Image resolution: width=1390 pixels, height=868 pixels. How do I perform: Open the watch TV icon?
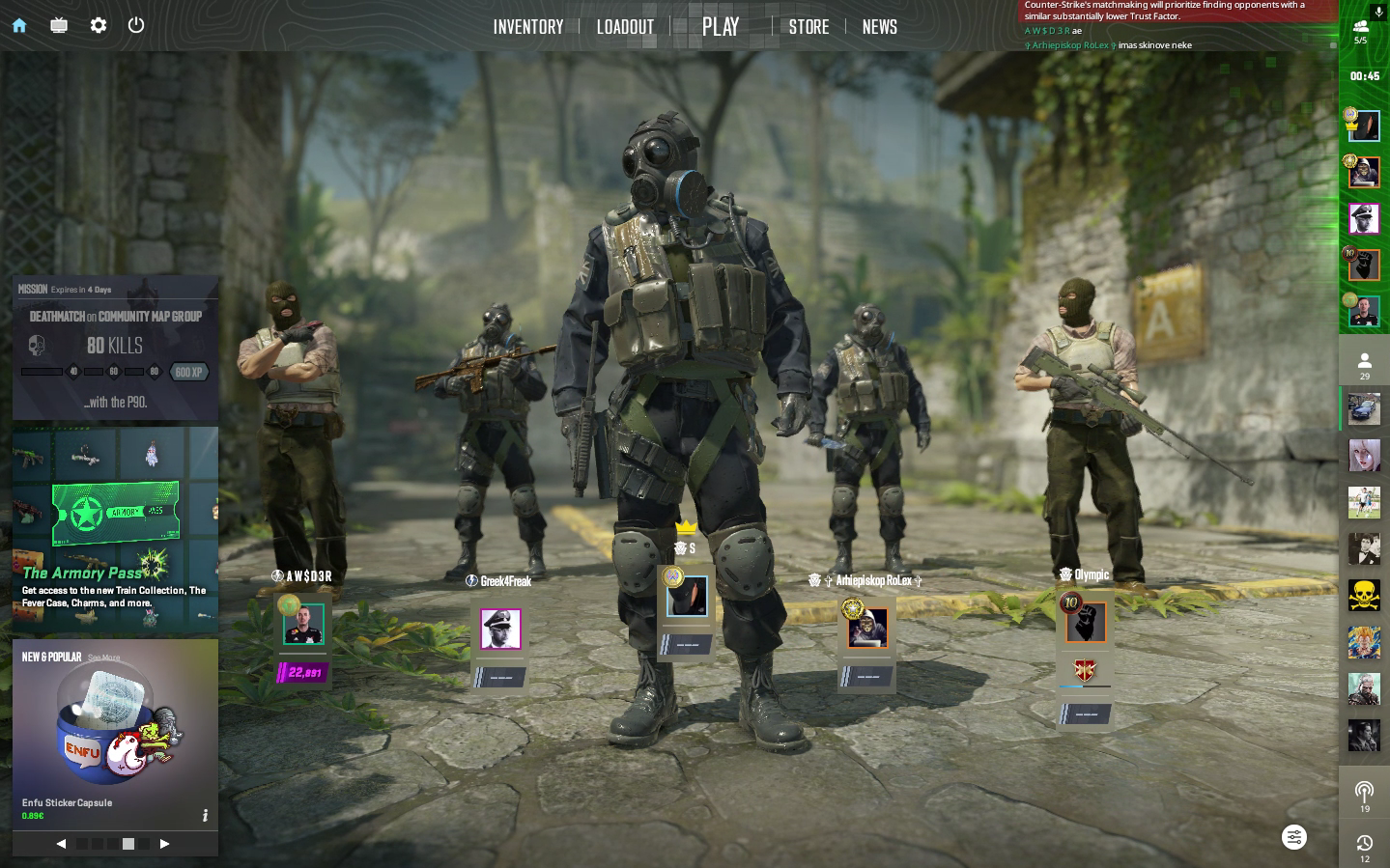[x=59, y=26]
